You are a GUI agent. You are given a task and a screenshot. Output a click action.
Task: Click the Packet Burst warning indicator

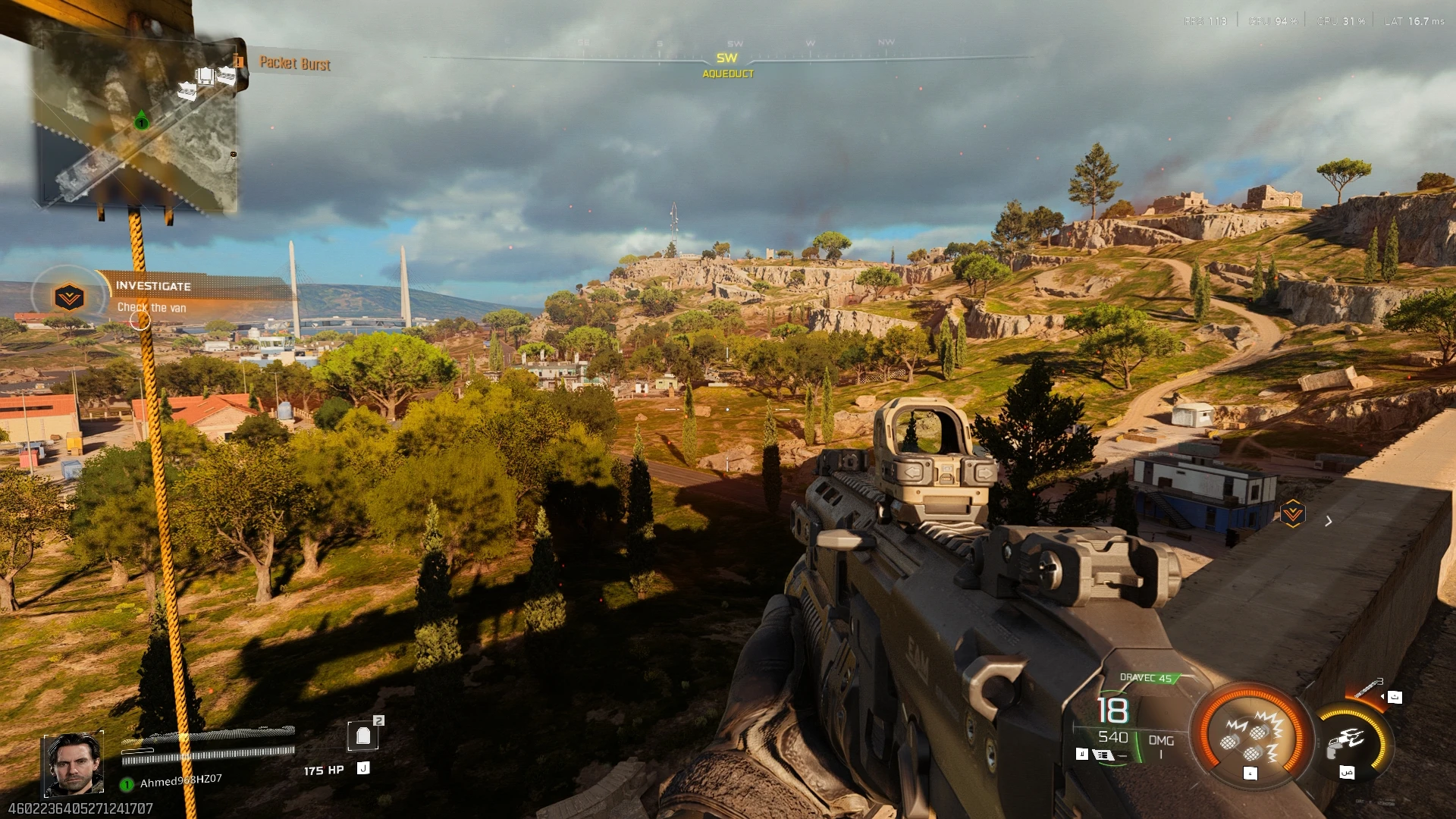tap(294, 64)
